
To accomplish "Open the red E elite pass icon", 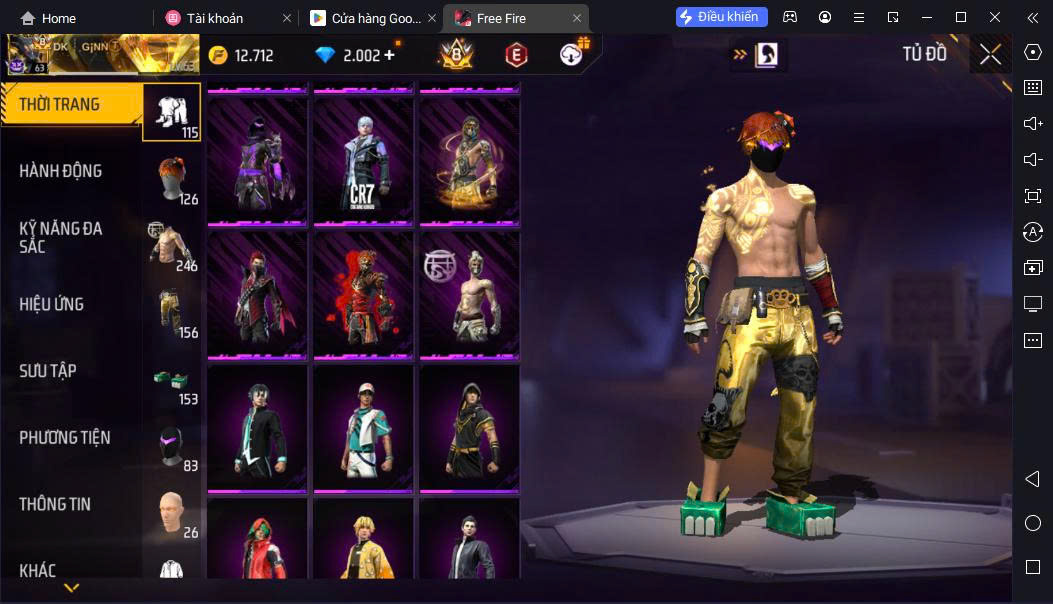I will [516, 55].
